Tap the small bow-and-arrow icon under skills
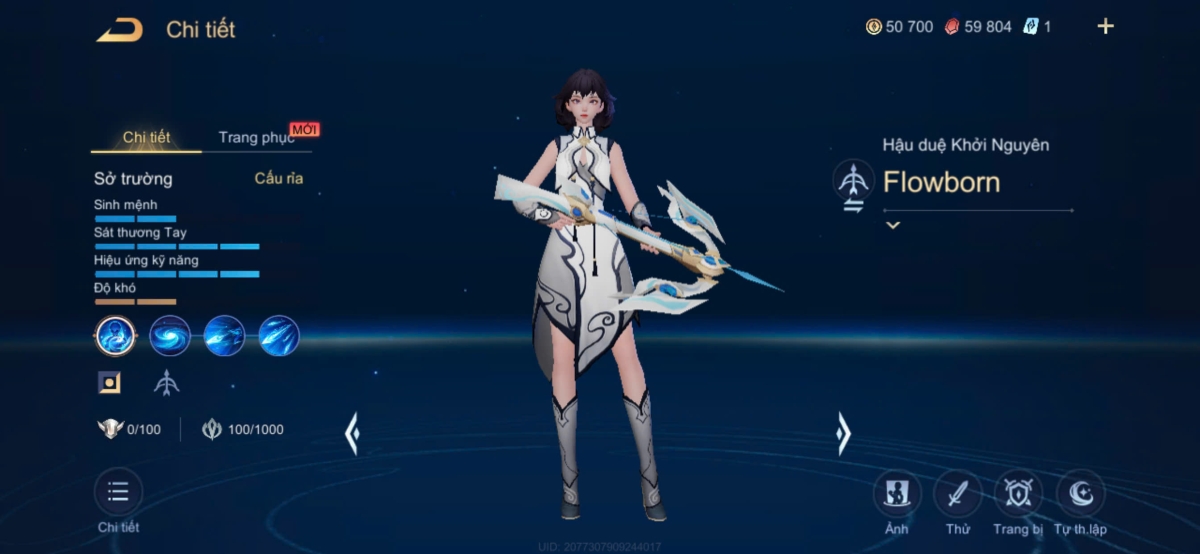1200x554 pixels. pos(166,382)
